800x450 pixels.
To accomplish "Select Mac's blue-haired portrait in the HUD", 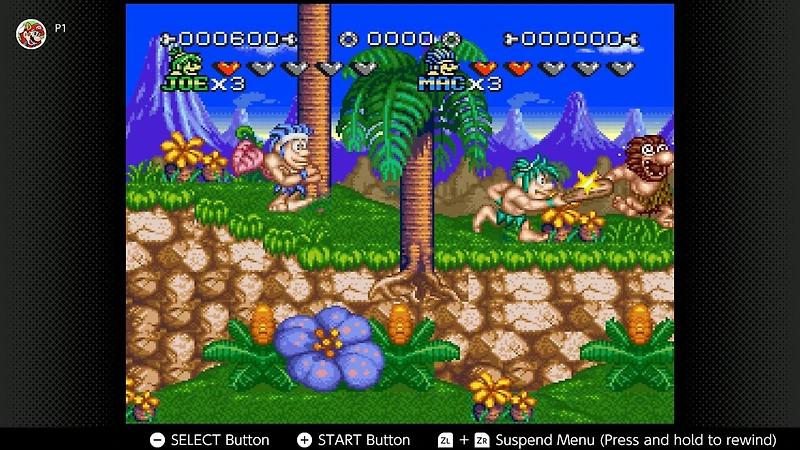I will click(439, 62).
